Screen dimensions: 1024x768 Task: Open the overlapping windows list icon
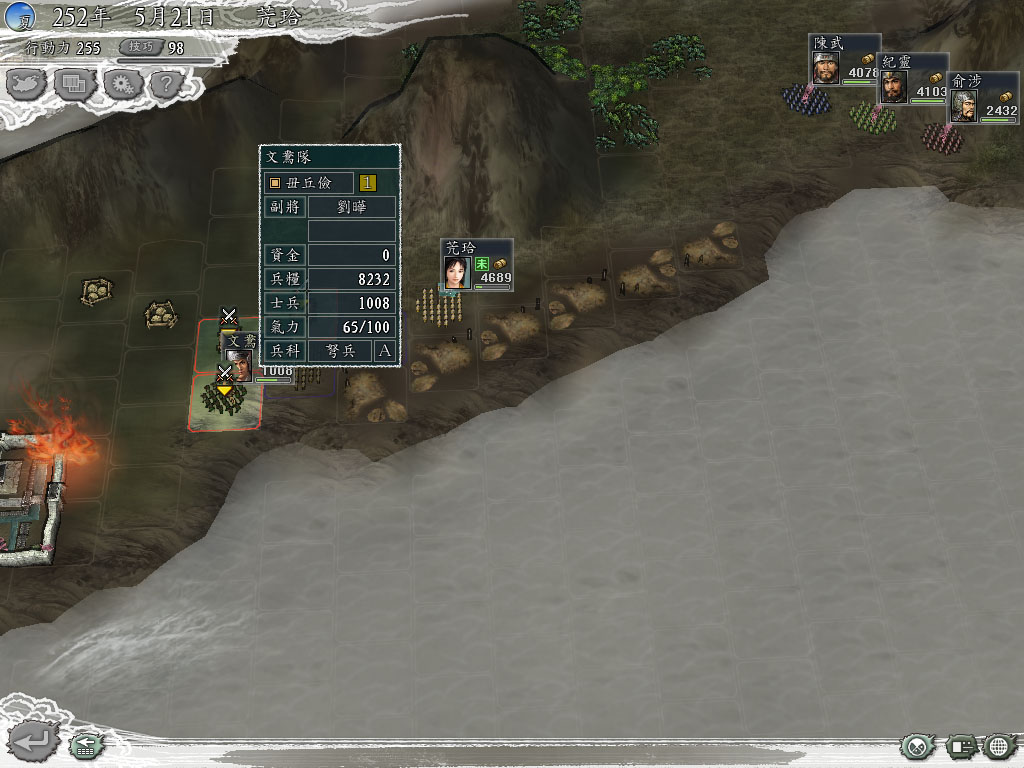coord(75,84)
